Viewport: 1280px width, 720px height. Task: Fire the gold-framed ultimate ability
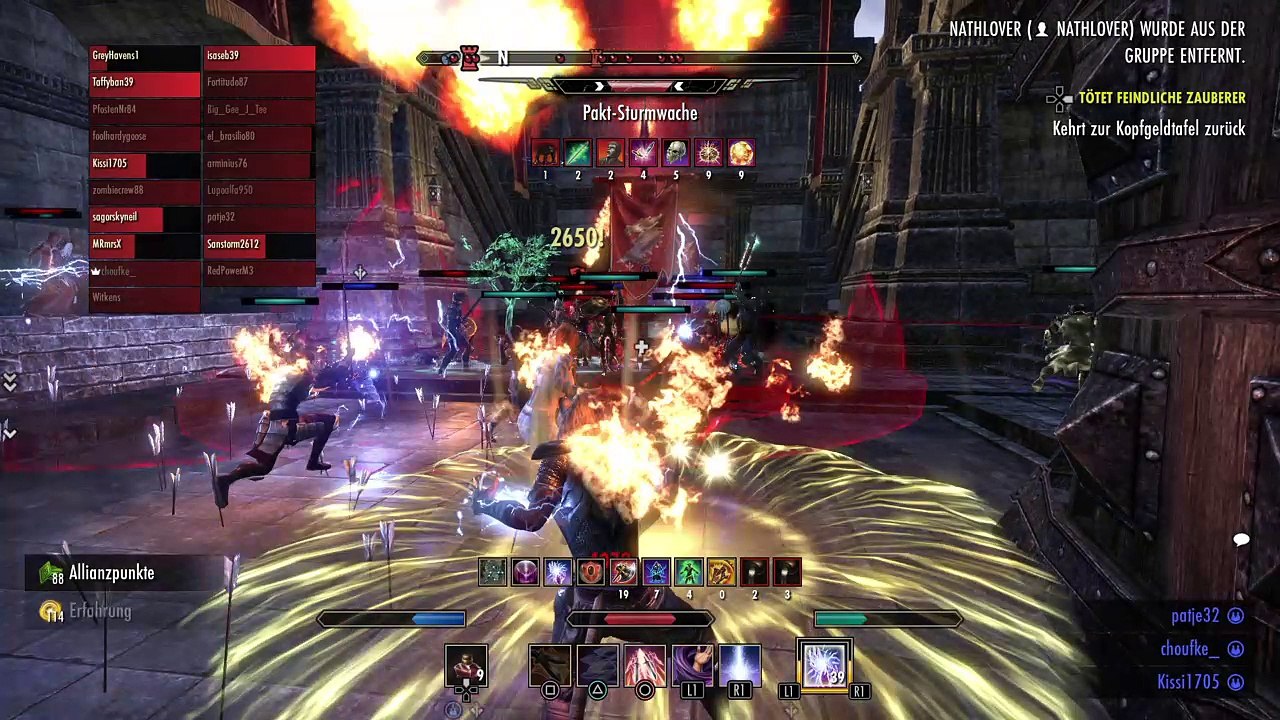tap(824, 667)
